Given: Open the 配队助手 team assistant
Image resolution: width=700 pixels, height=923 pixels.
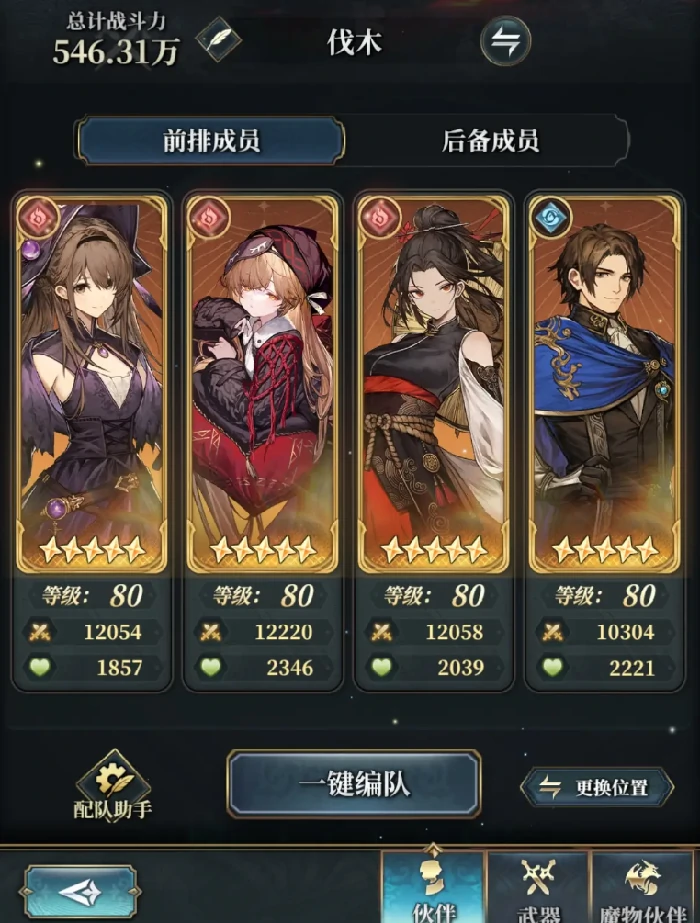Looking at the screenshot, I should 112,787.
